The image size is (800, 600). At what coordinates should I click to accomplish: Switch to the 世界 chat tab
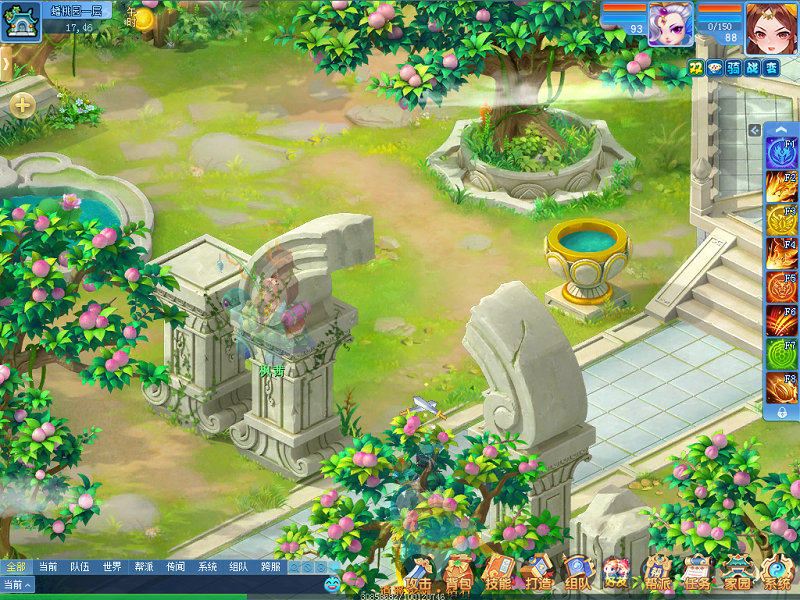point(111,567)
